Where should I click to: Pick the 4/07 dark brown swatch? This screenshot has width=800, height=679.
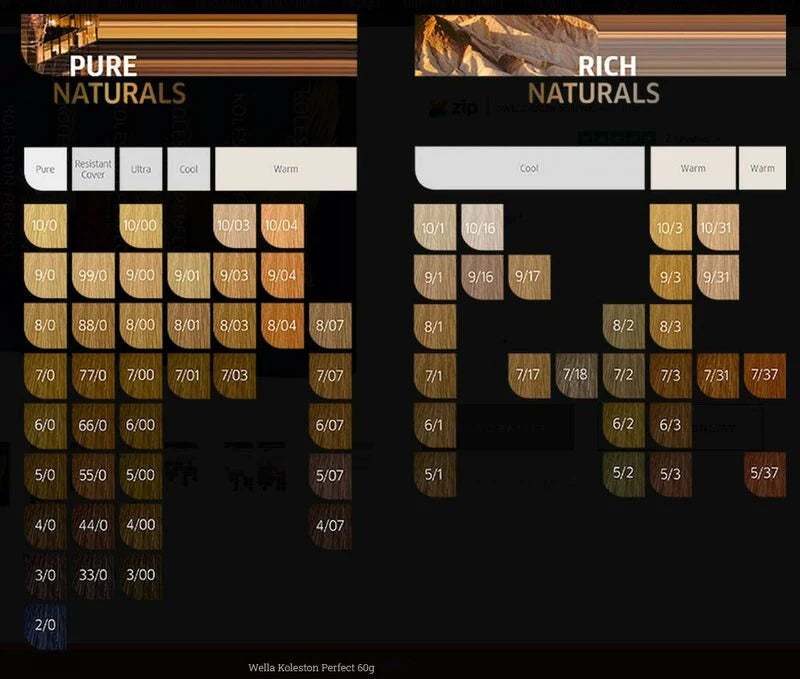[x=330, y=524]
